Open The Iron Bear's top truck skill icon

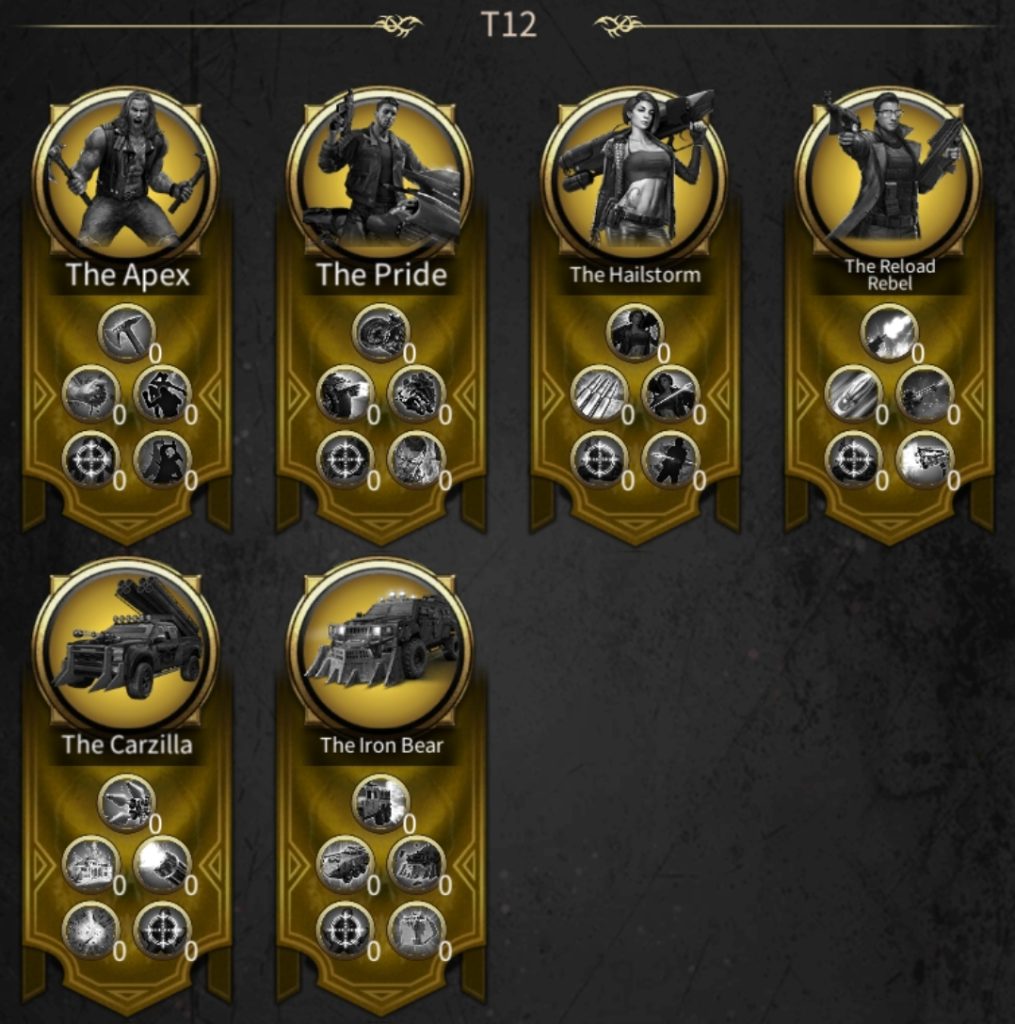coord(380,803)
